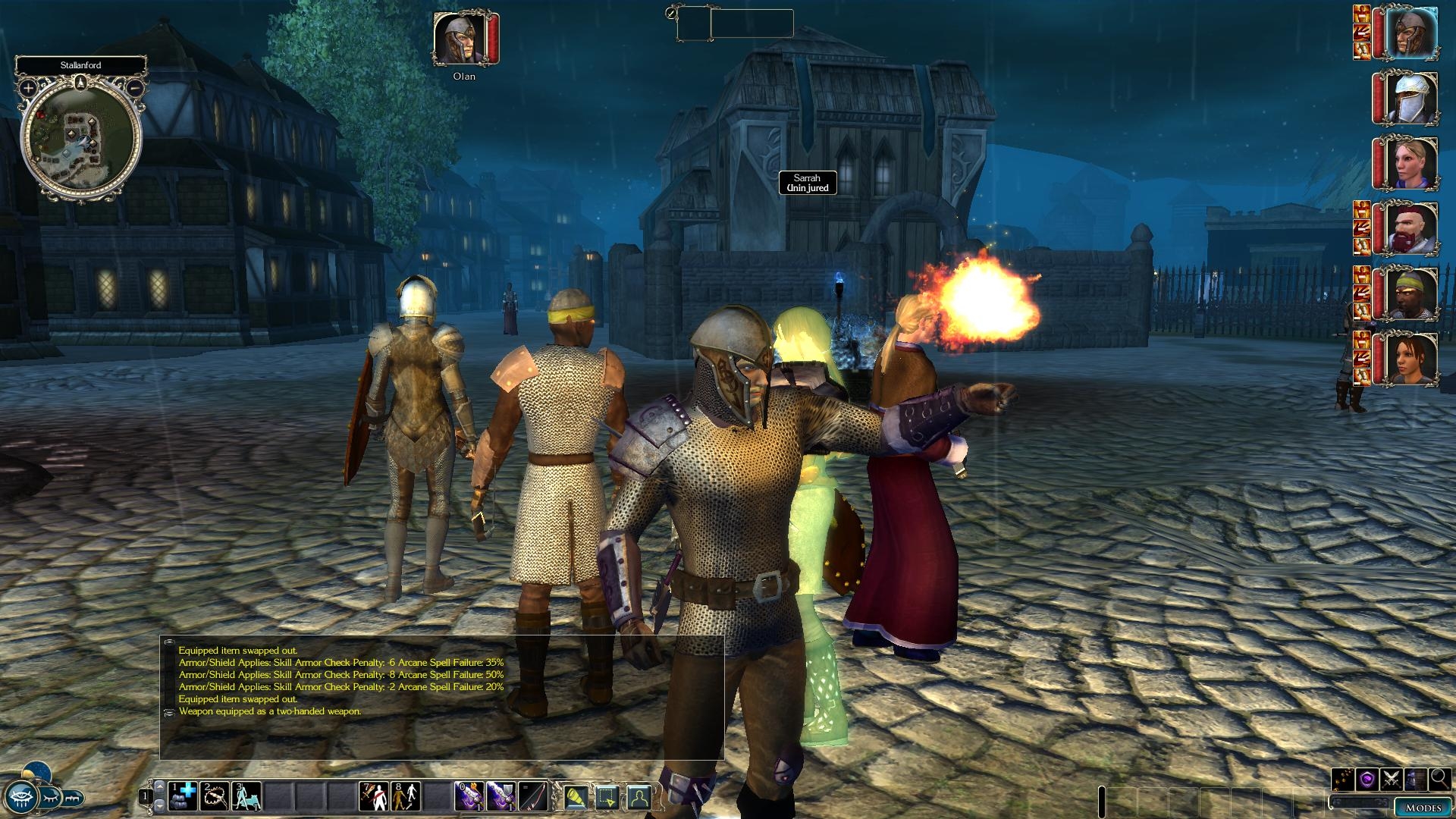This screenshot has width=1456, height=819.
Task: Click the Olan target portrait
Action: click(x=460, y=39)
